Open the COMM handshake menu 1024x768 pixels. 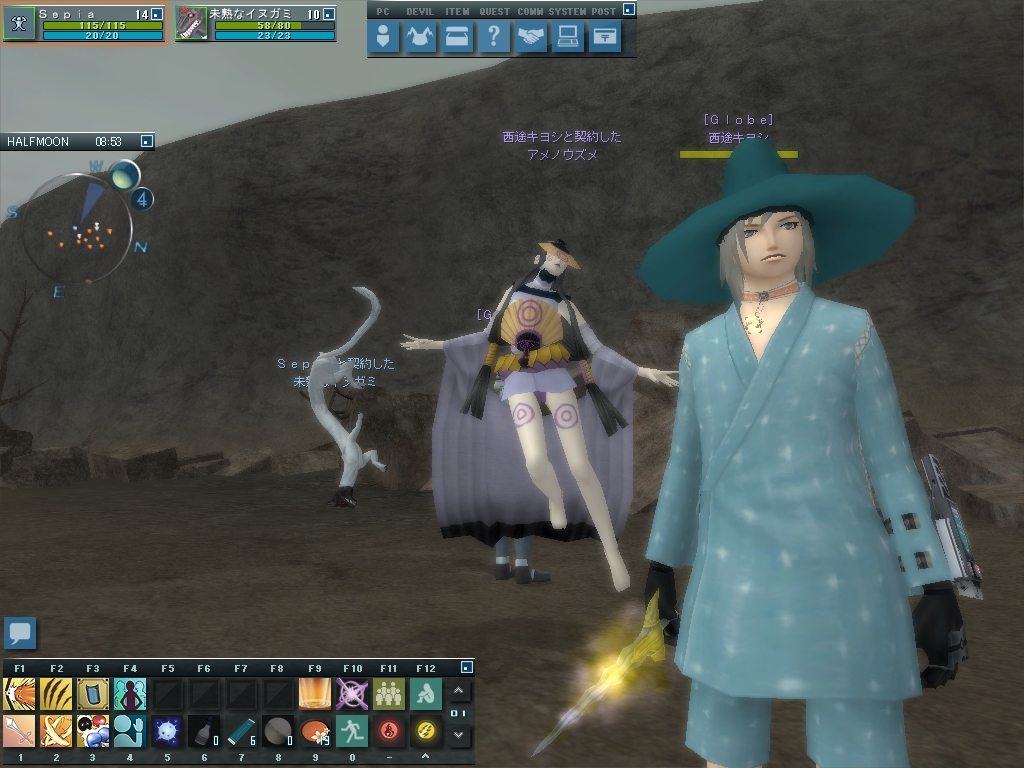point(531,38)
